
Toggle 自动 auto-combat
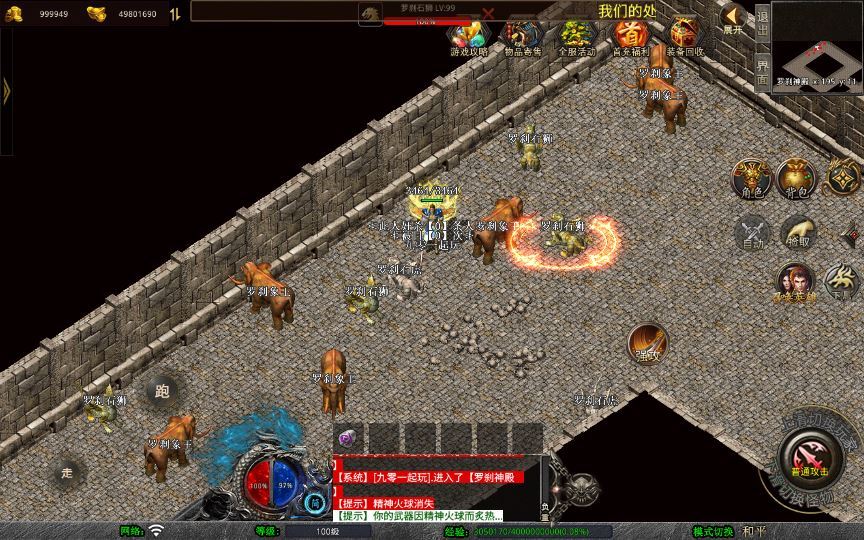coord(750,232)
